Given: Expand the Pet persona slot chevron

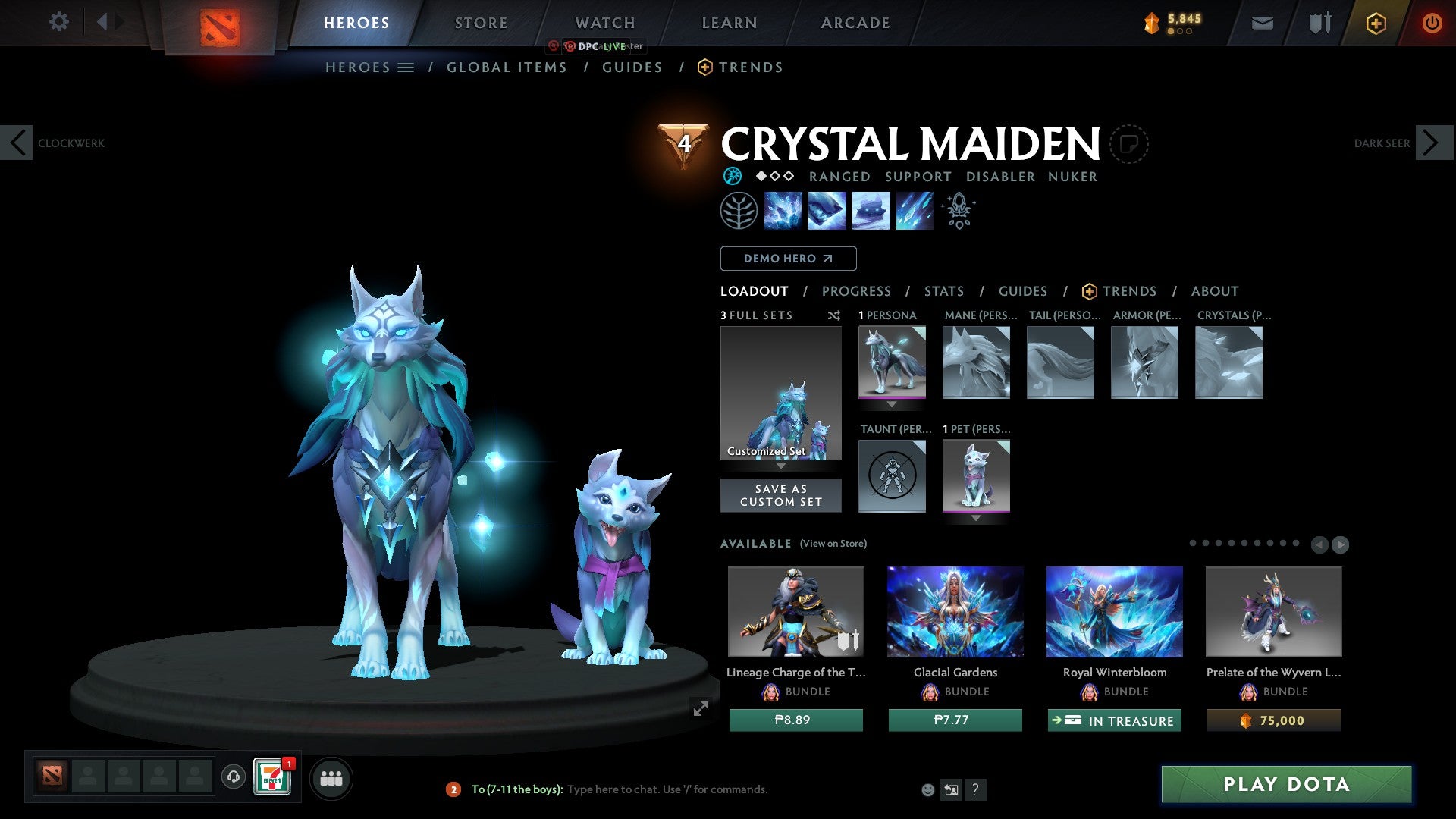Looking at the screenshot, I should [976, 518].
